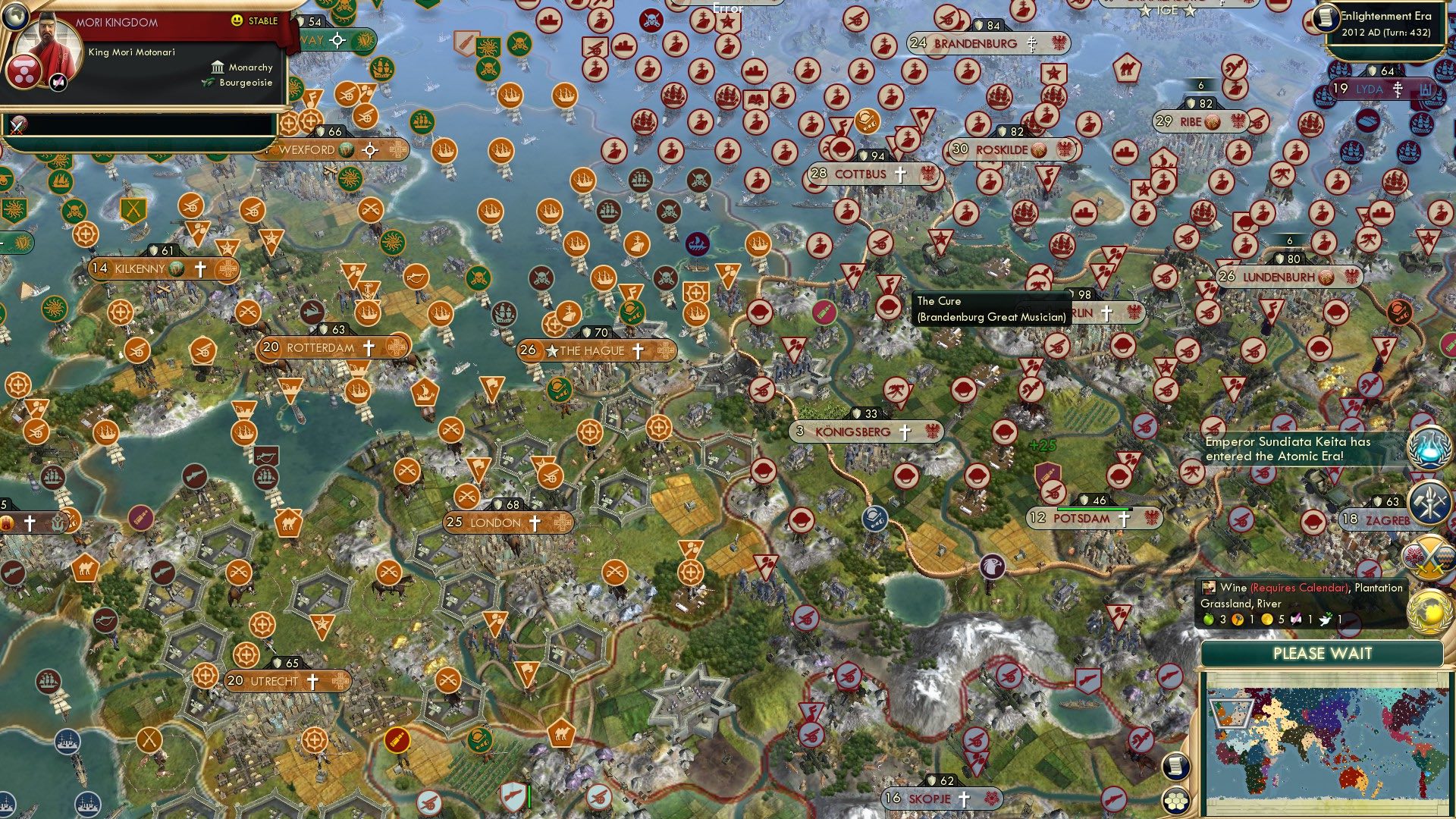Click the crossed hammers production notification
This screenshot has width=1456, height=819.
point(1429,500)
